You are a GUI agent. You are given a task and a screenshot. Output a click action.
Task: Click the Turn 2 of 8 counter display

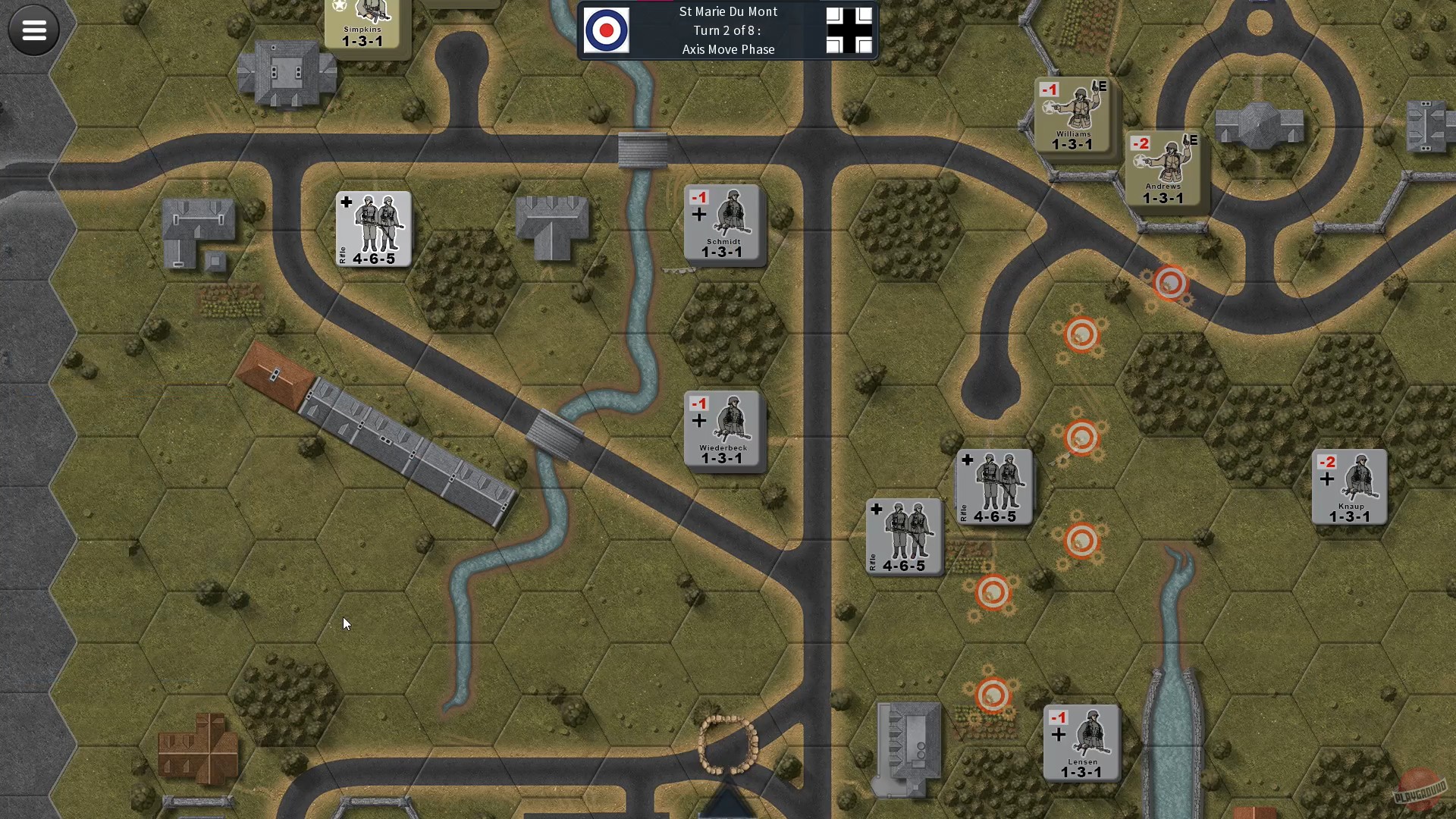[727, 30]
